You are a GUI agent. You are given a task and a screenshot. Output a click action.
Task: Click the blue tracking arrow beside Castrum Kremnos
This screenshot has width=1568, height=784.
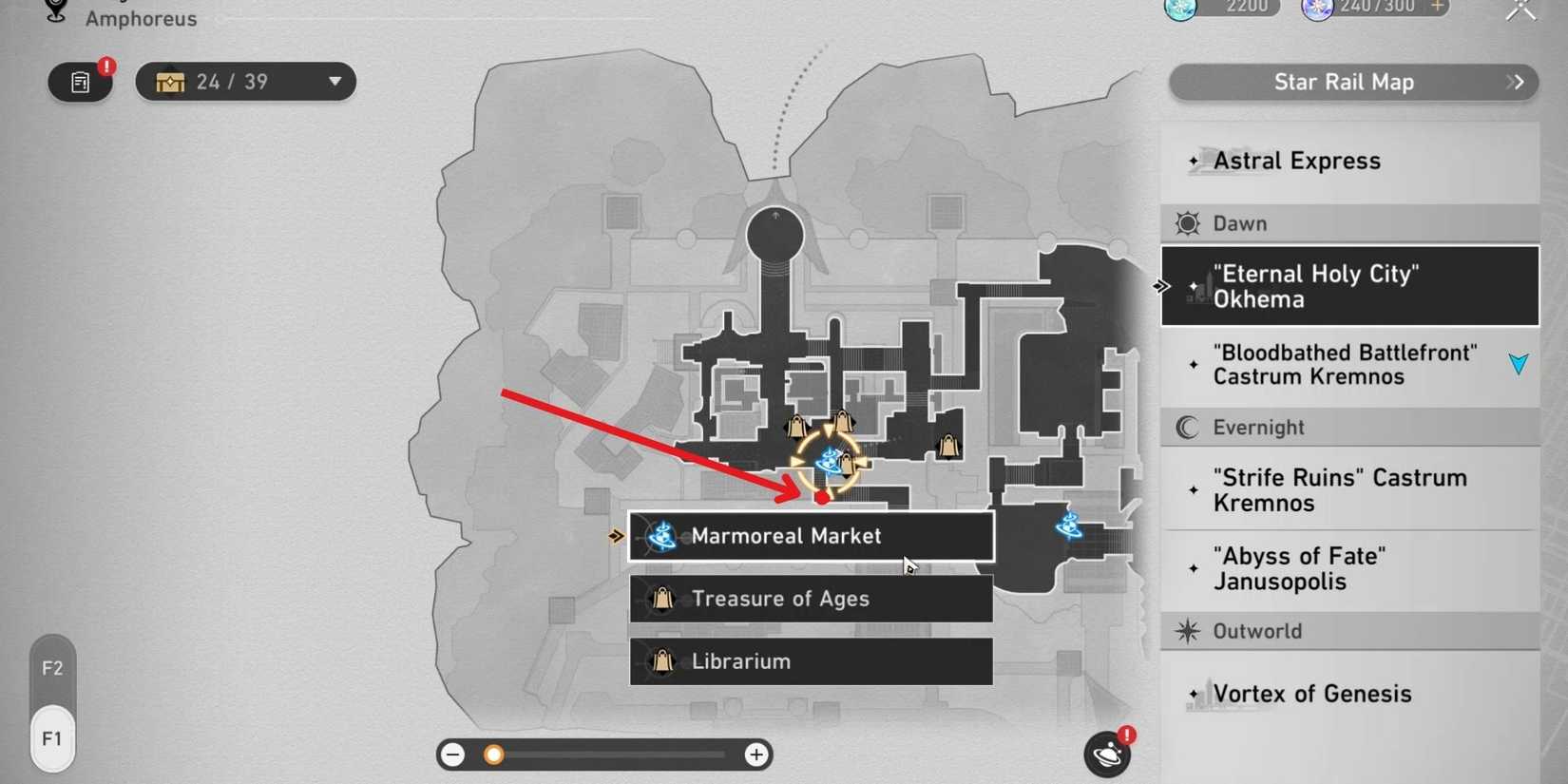[x=1518, y=363]
